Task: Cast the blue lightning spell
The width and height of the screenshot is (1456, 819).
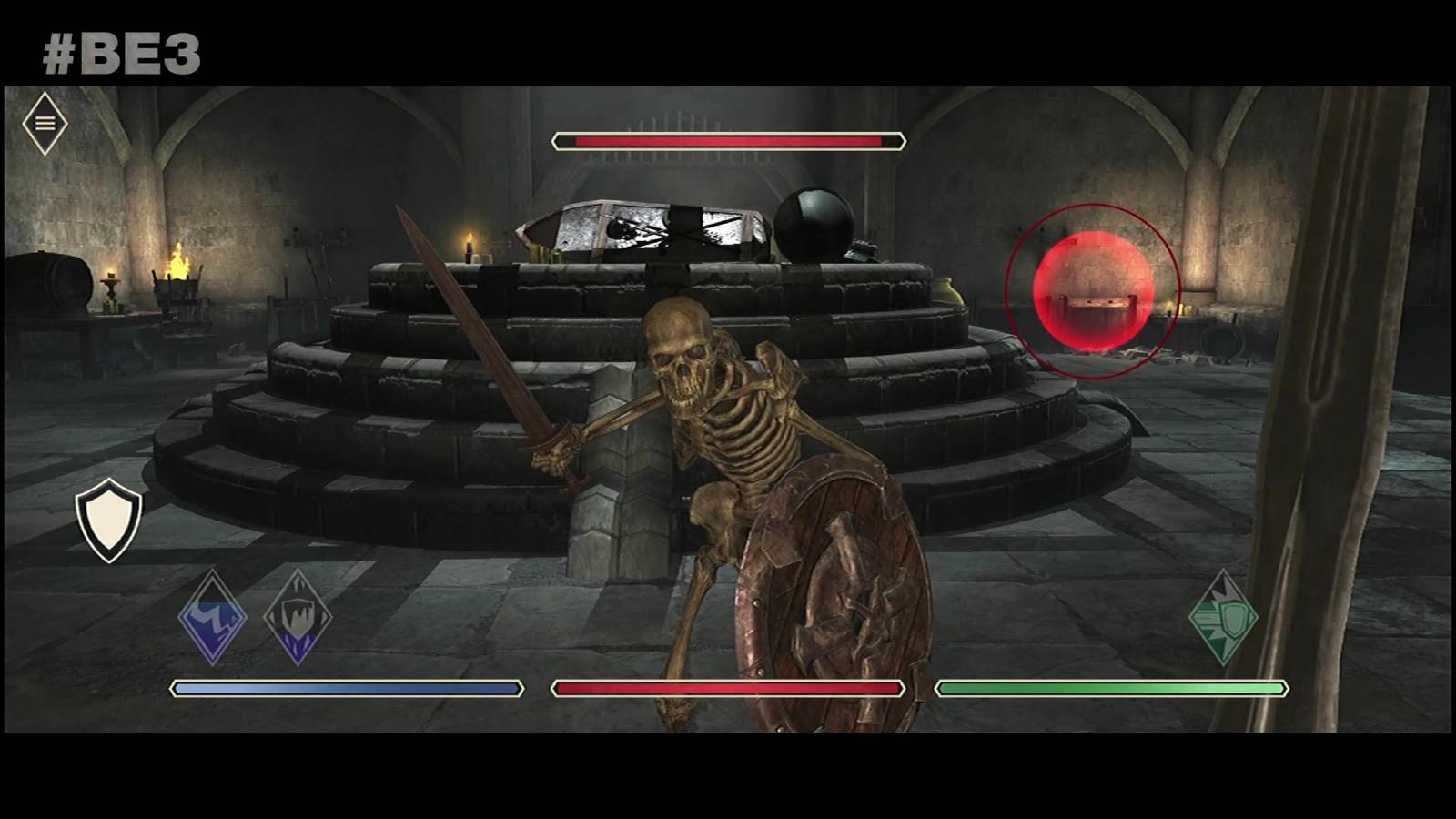Action: [212, 618]
